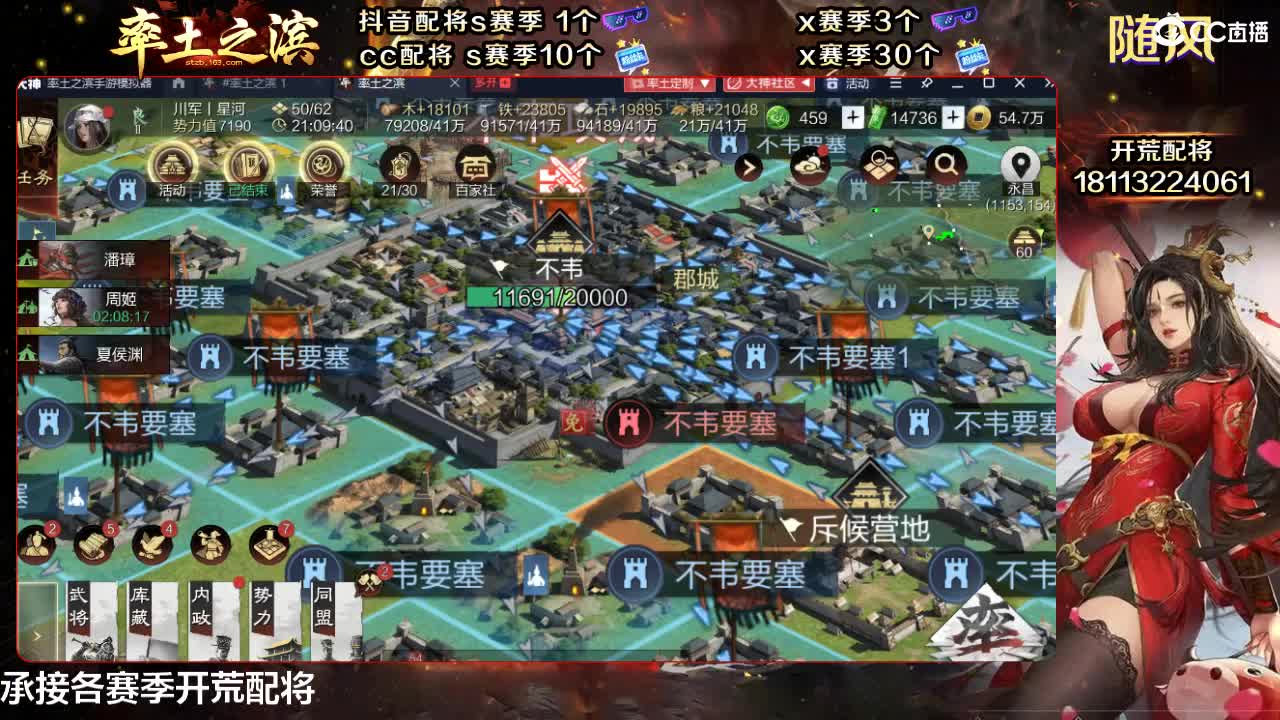Expand the 率土定制 dropdown arrow
The height and width of the screenshot is (720, 1280).
(704, 83)
